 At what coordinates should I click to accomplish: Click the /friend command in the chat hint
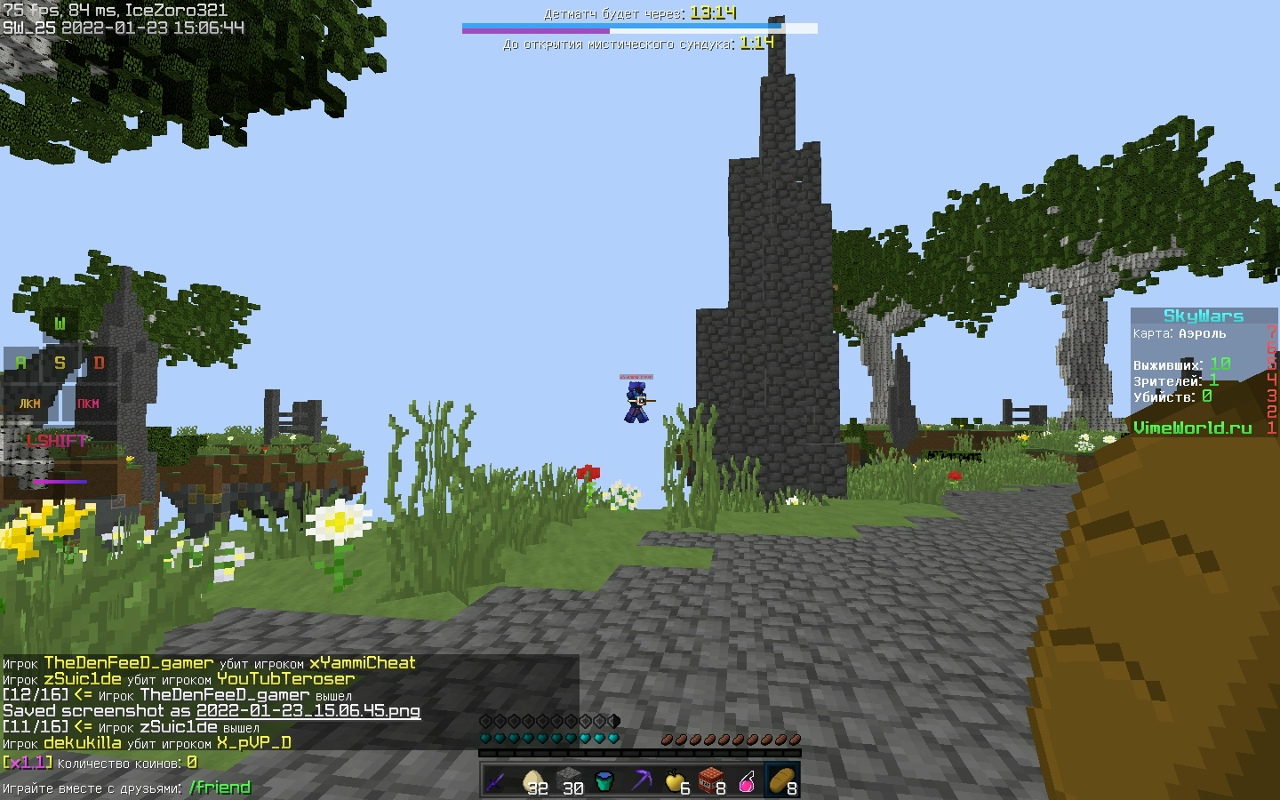tap(219, 787)
